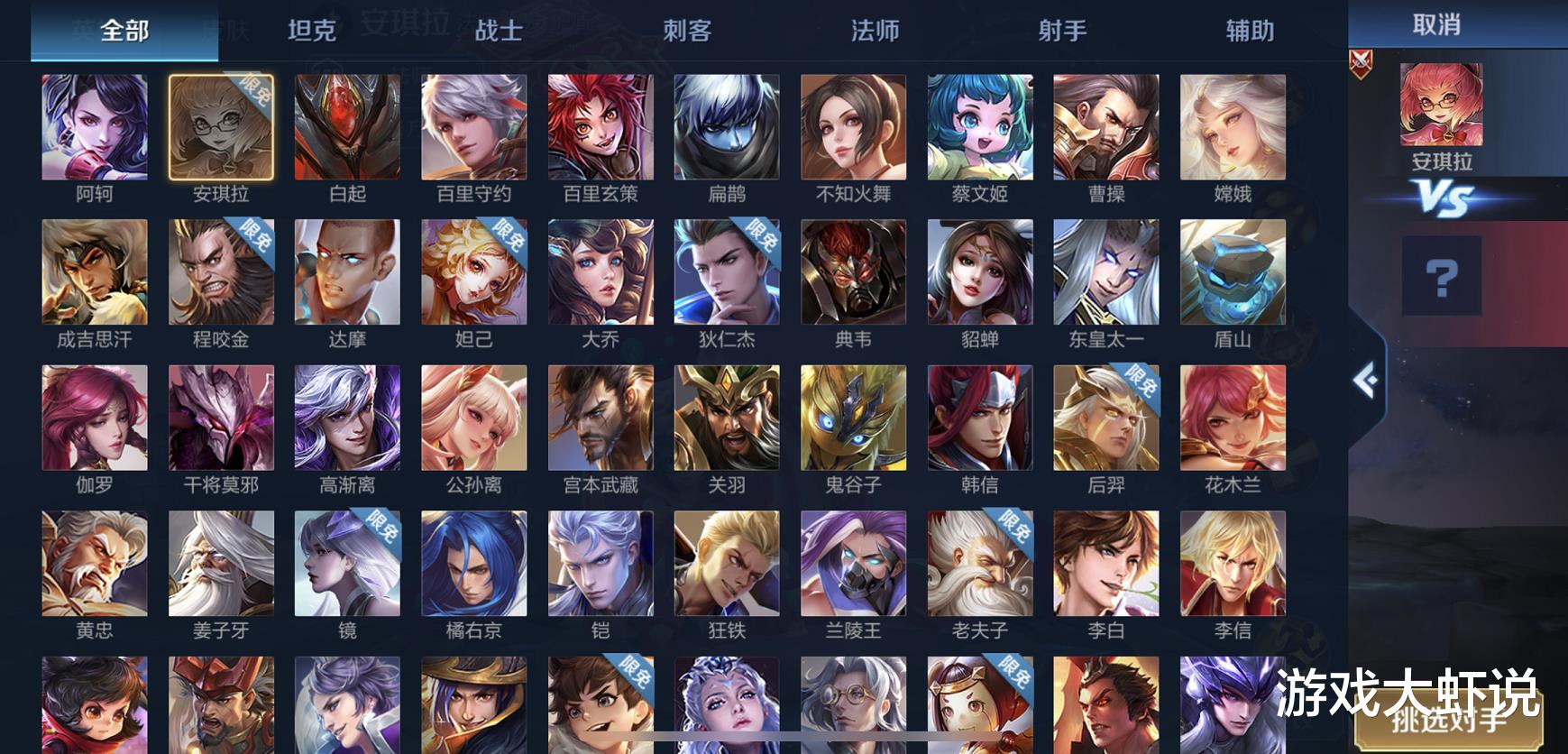The height and width of the screenshot is (754, 1568).
Task: View all heroes via 全部 tab
Action: coord(124,30)
